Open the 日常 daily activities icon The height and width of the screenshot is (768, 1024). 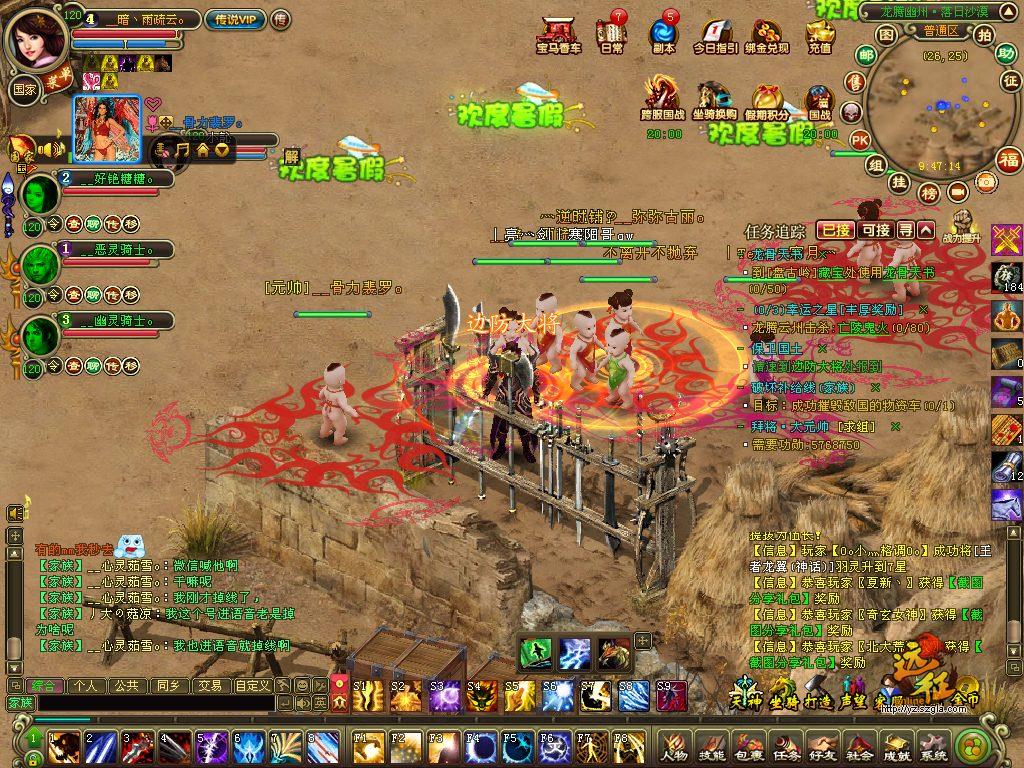click(611, 35)
